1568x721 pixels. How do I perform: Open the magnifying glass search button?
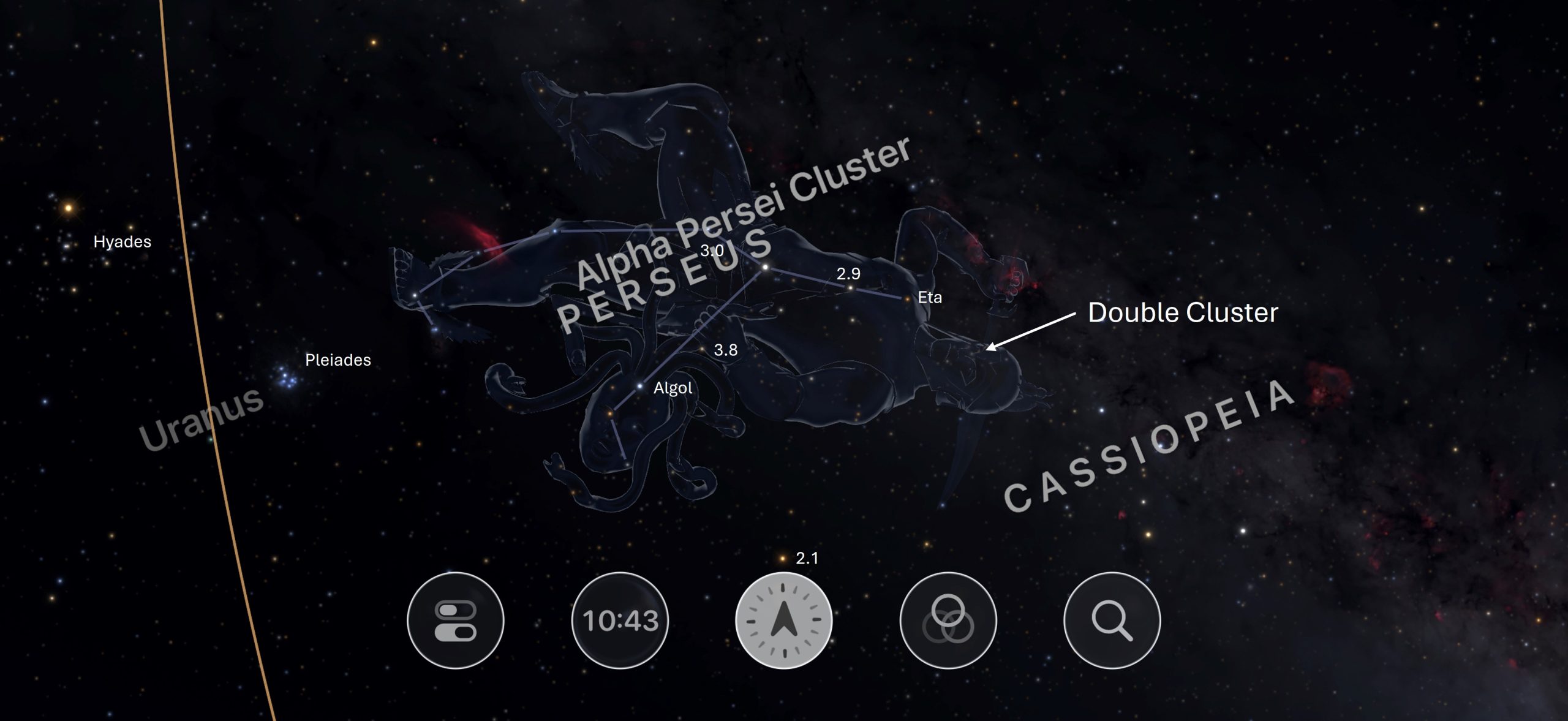click(x=1112, y=620)
